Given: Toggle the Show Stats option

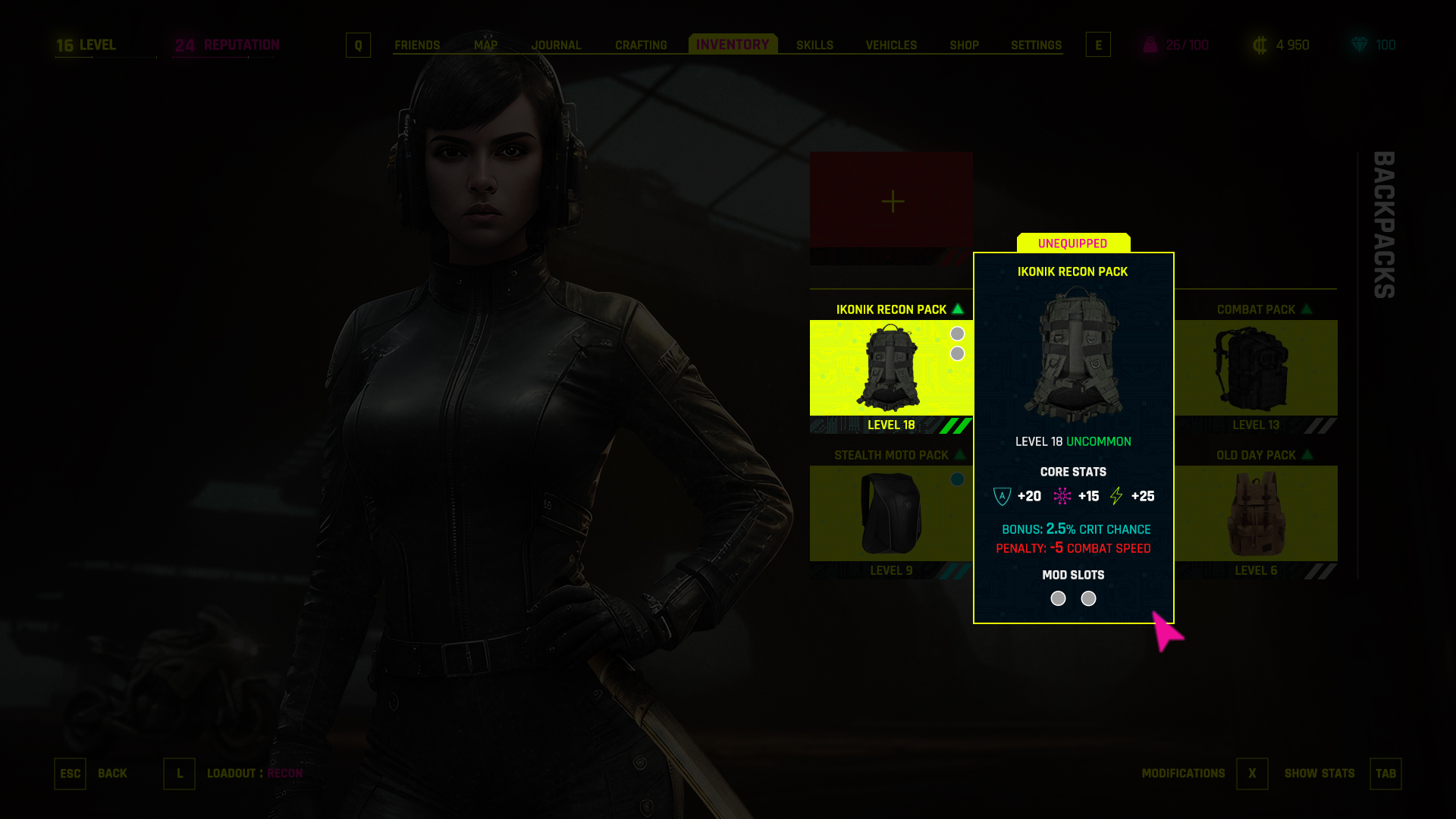Looking at the screenshot, I should tap(1385, 773).
